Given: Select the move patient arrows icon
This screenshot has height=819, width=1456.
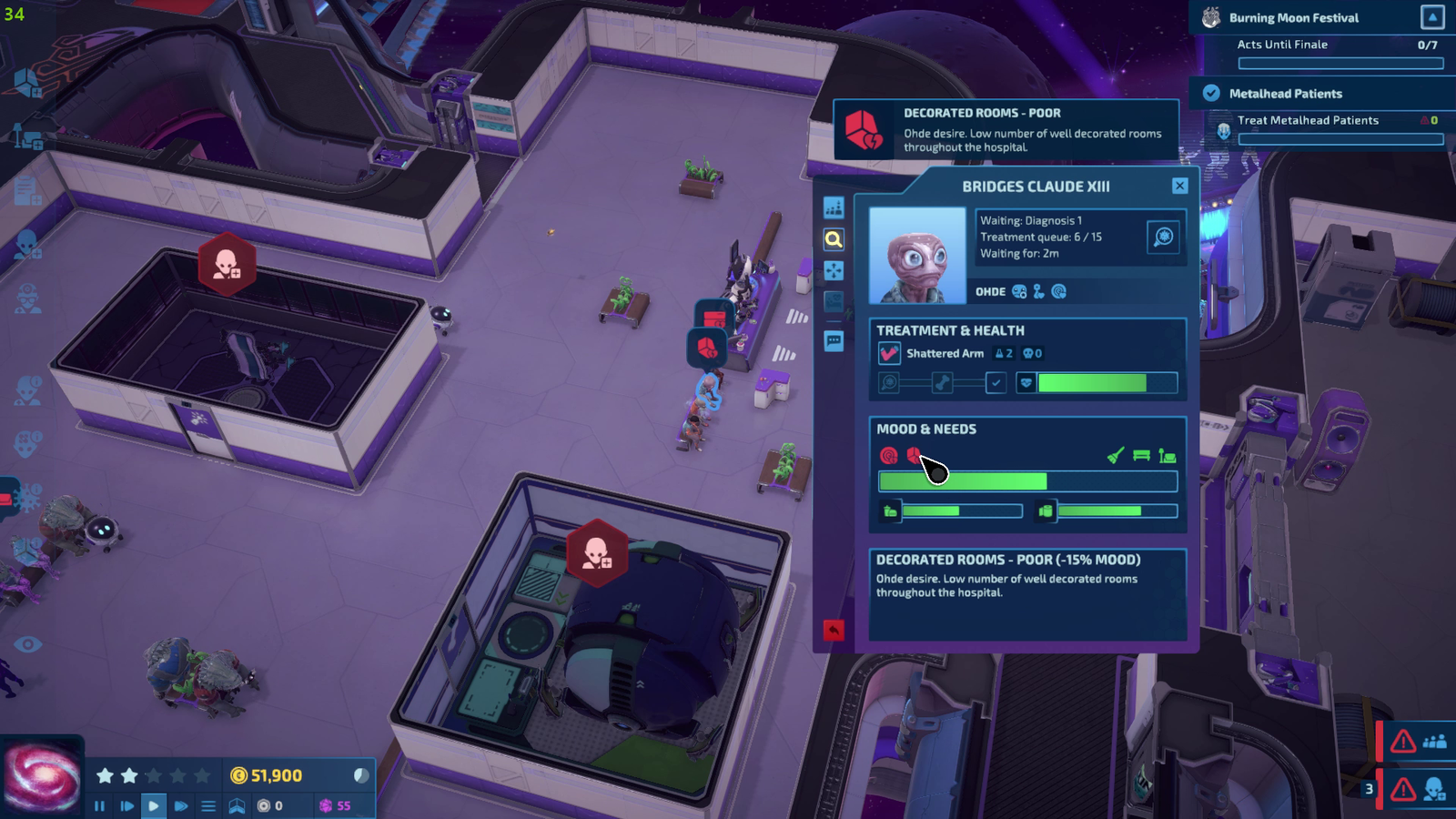Looking at the screenshot, I should pyautogui.click(x=834, y=269).
